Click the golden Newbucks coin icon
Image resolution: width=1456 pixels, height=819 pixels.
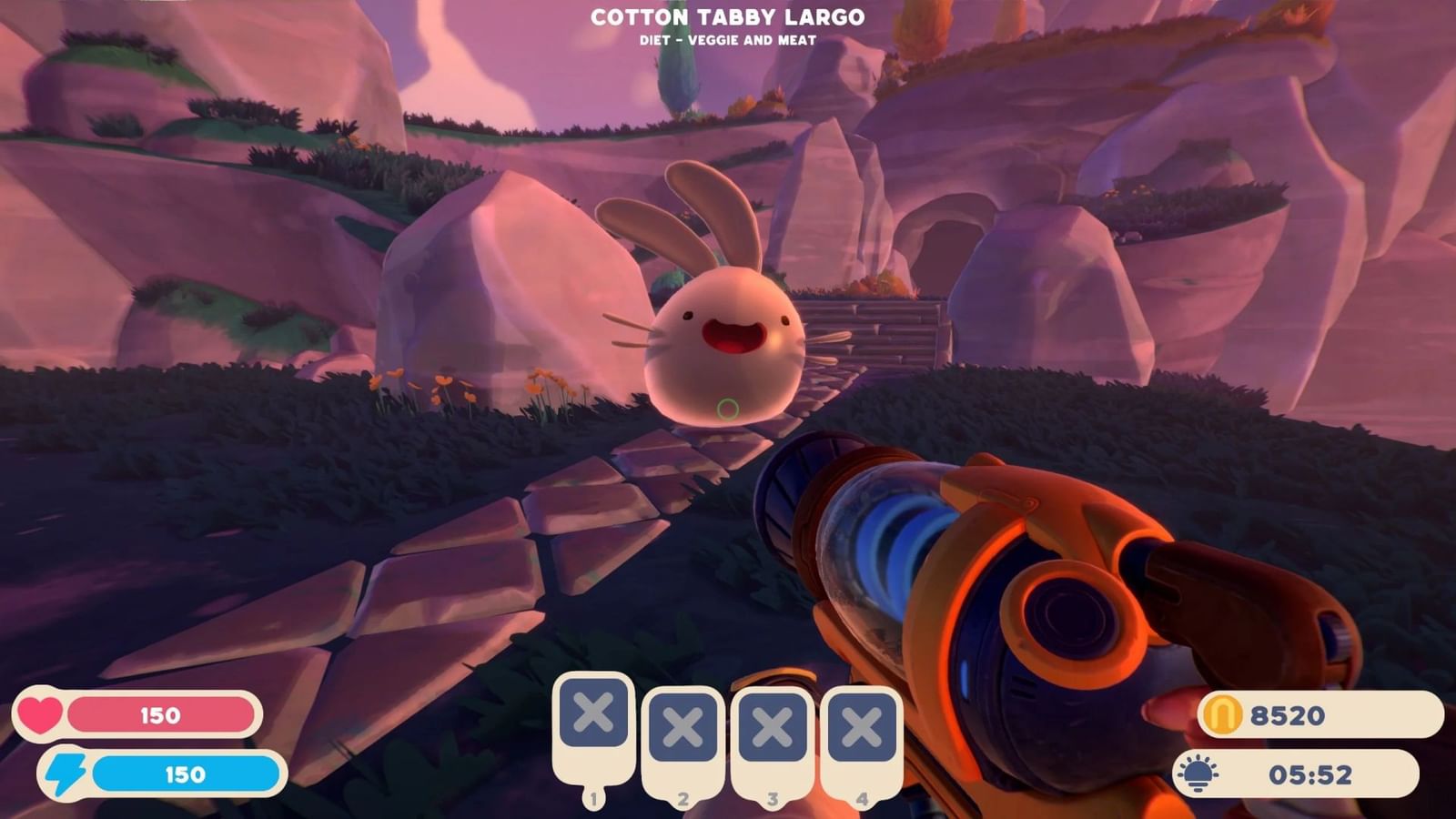coord(1224,716)
